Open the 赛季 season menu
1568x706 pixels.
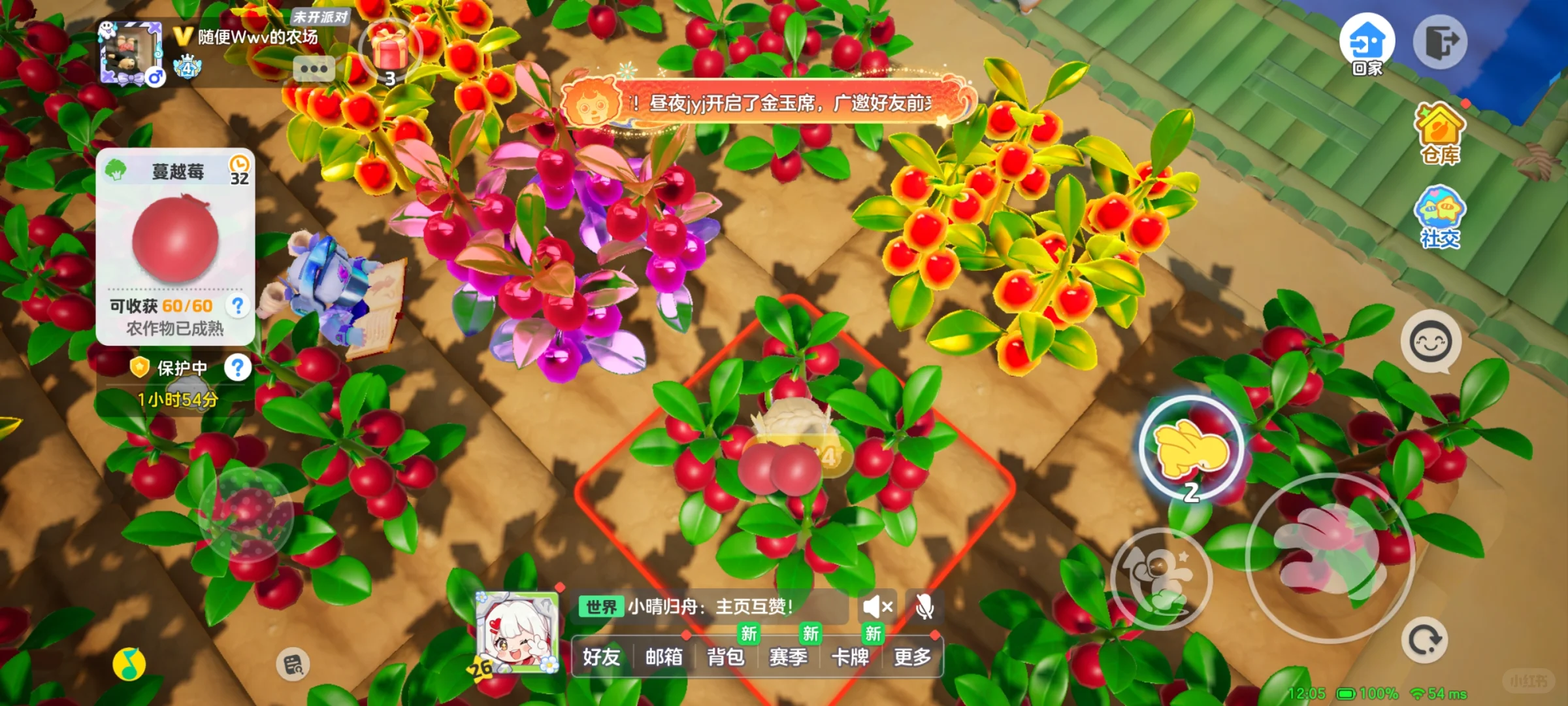pos(788,657)
